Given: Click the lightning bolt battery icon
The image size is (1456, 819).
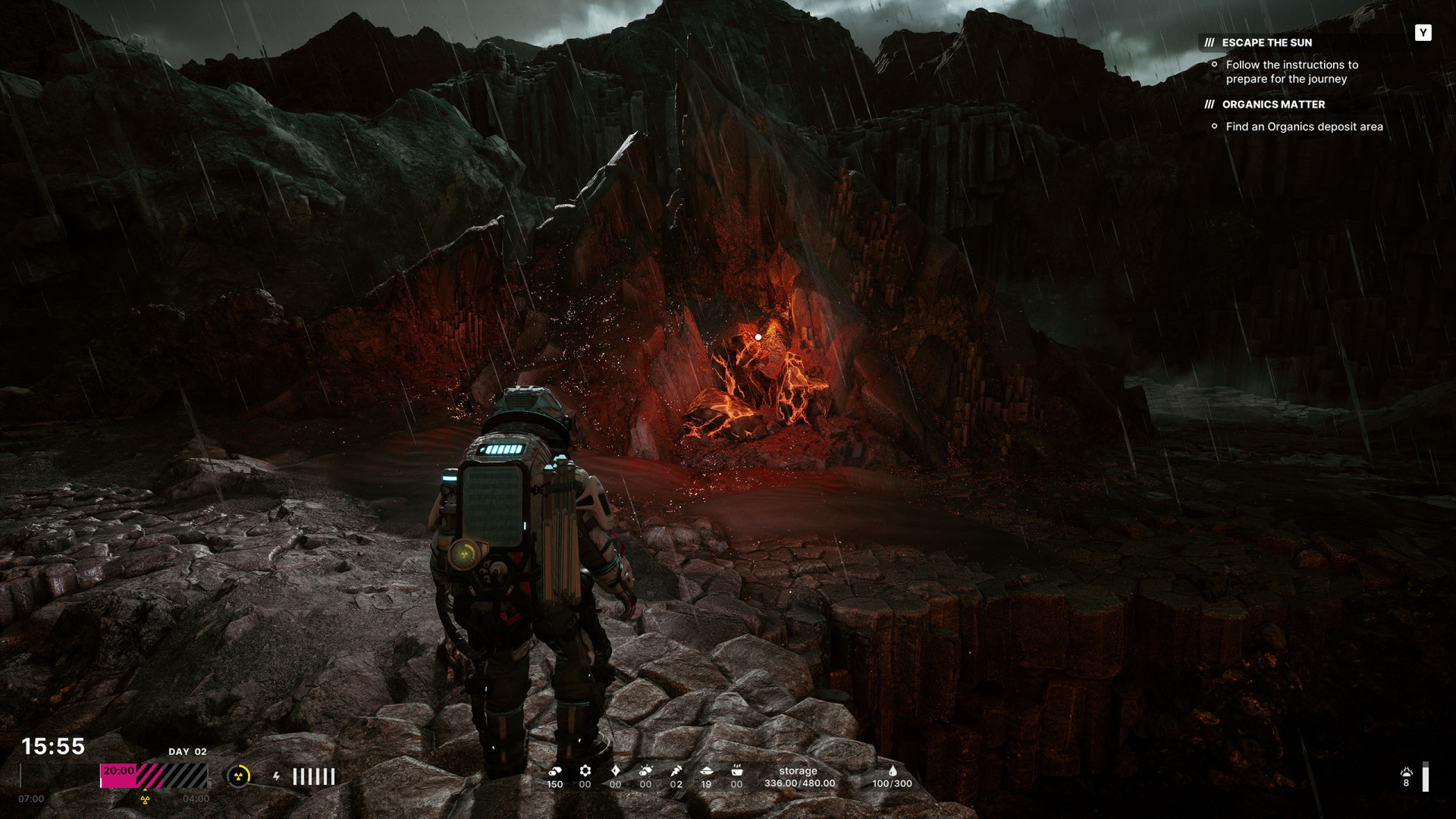Looking at the screenshot, I should coord(277,776).
